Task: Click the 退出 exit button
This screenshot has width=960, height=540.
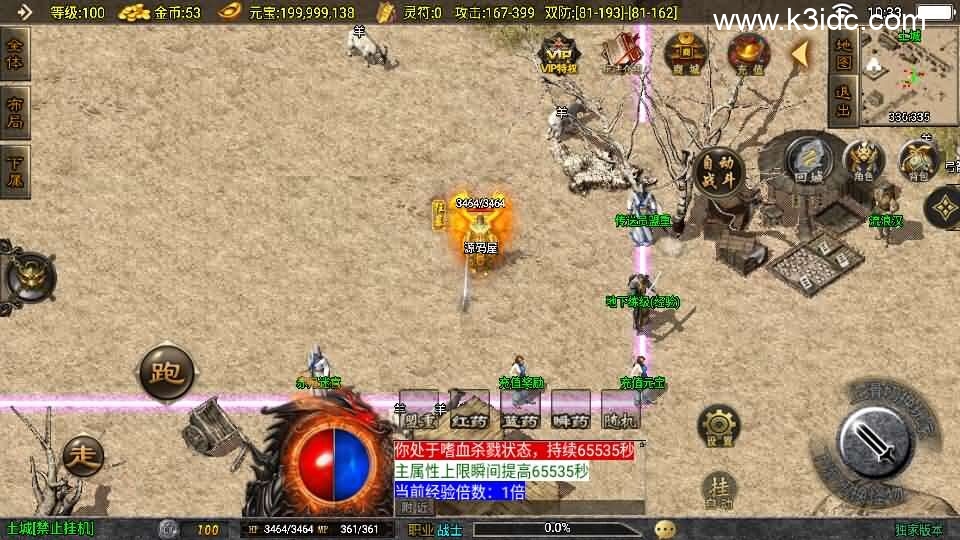Action: [x=844, y=102]
